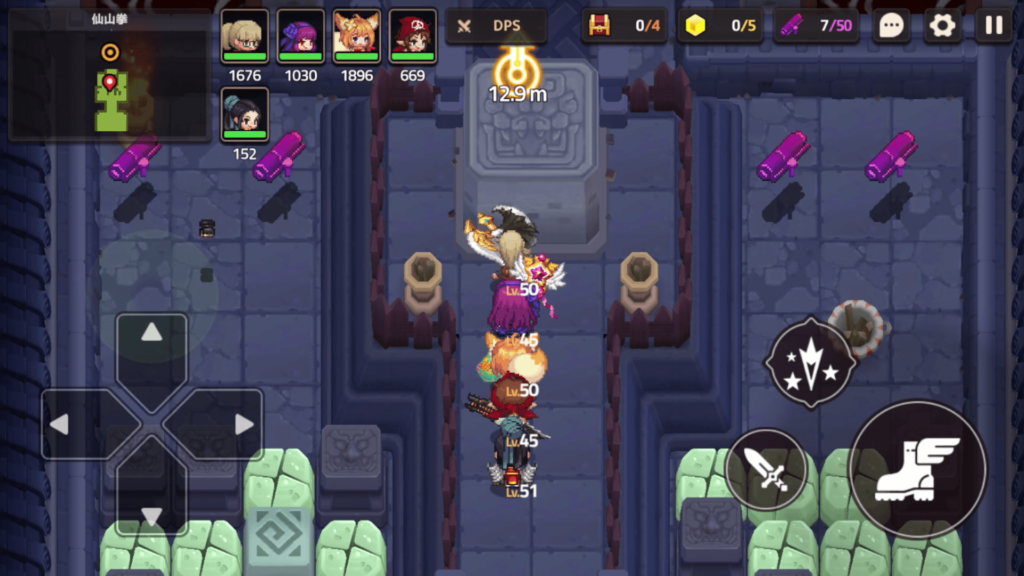1024x576 pixels.
Task: Open the dungeon minimap
Action: point(110,76)
